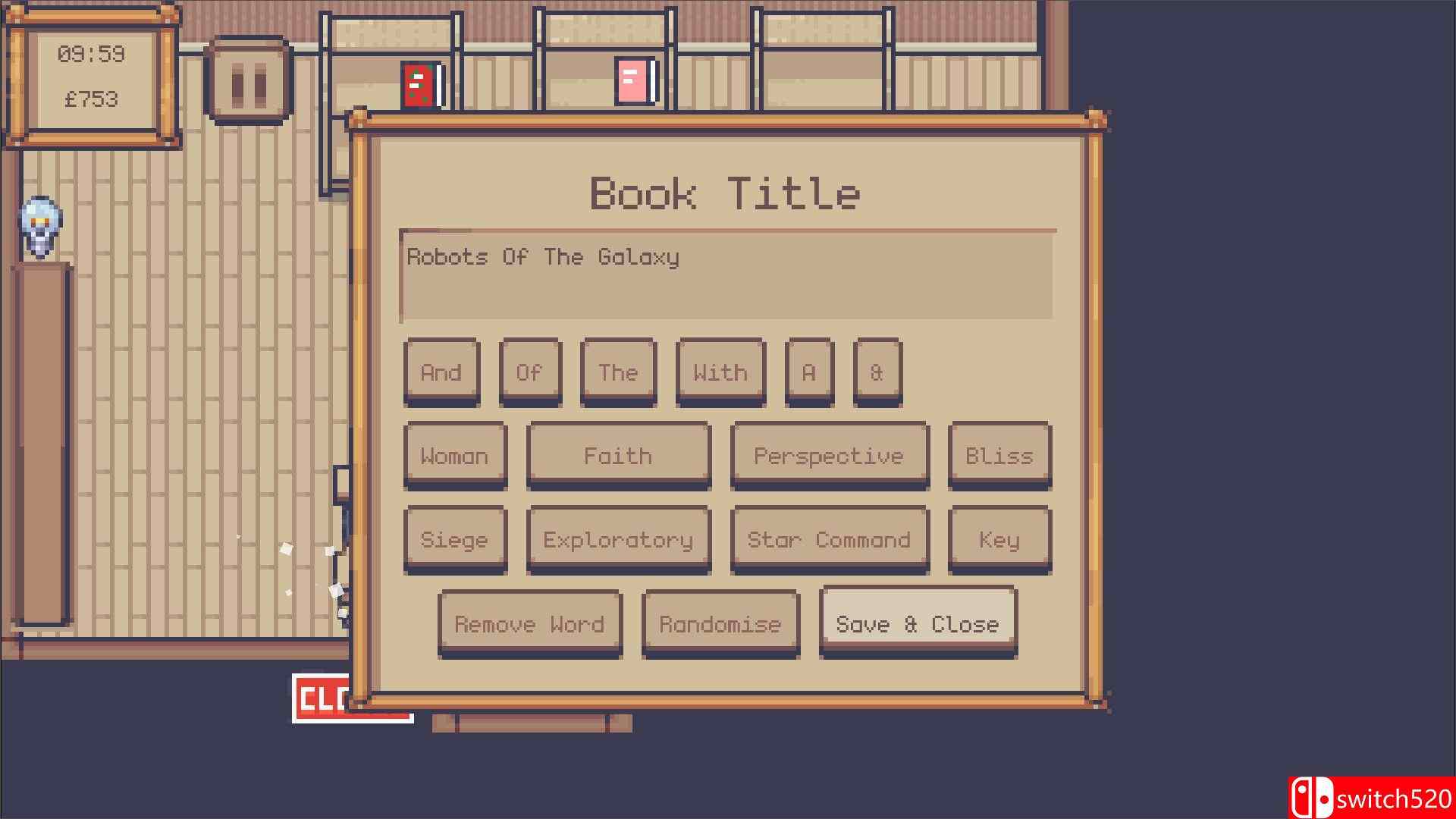Select the '&' word tile
This screenshot has width=1456, height=819.
pyautogui.click(x=877, y=372)
